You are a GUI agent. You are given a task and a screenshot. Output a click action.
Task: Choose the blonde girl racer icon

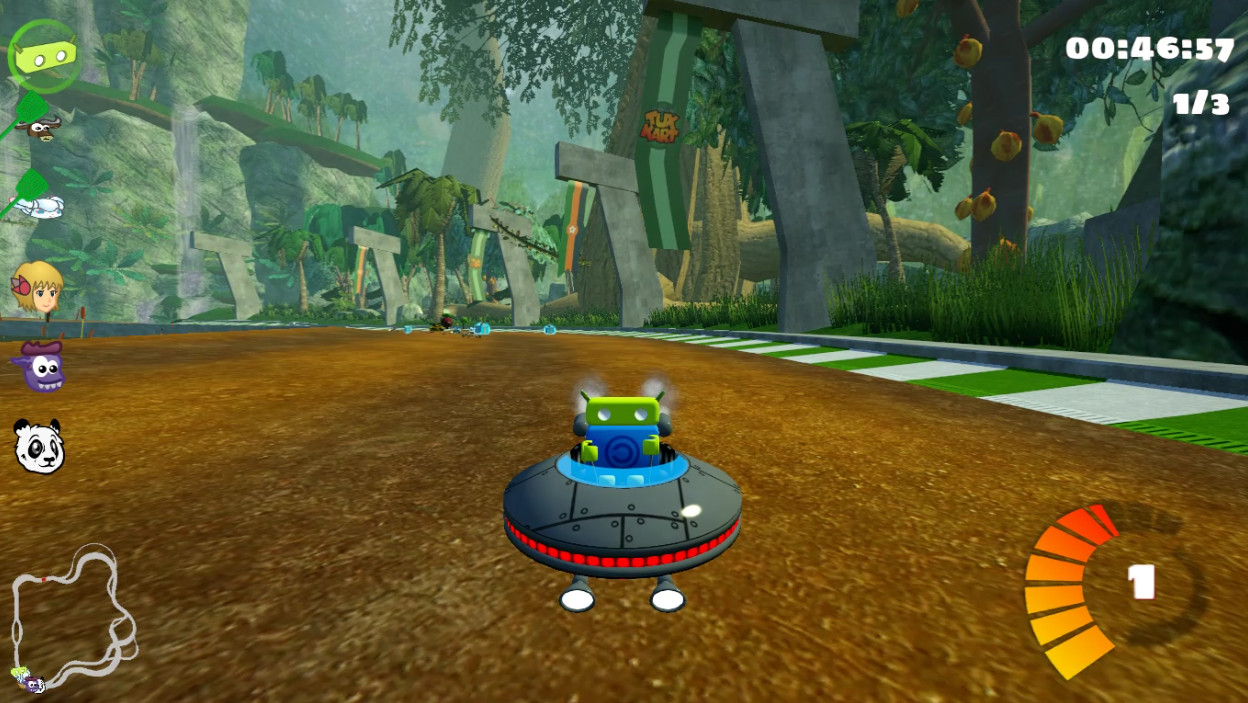(x=38, y=289)
